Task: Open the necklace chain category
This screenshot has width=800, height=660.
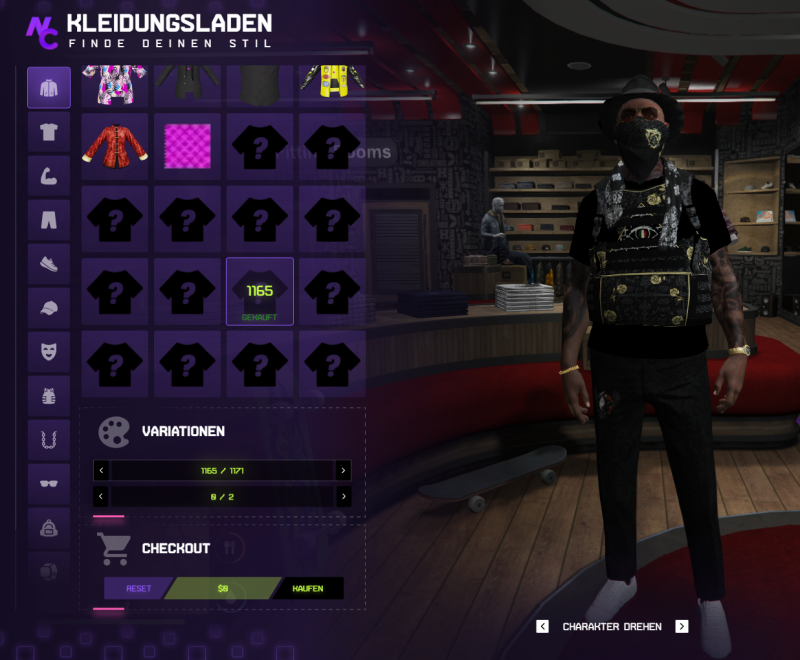Action: (x=49, y=440)
